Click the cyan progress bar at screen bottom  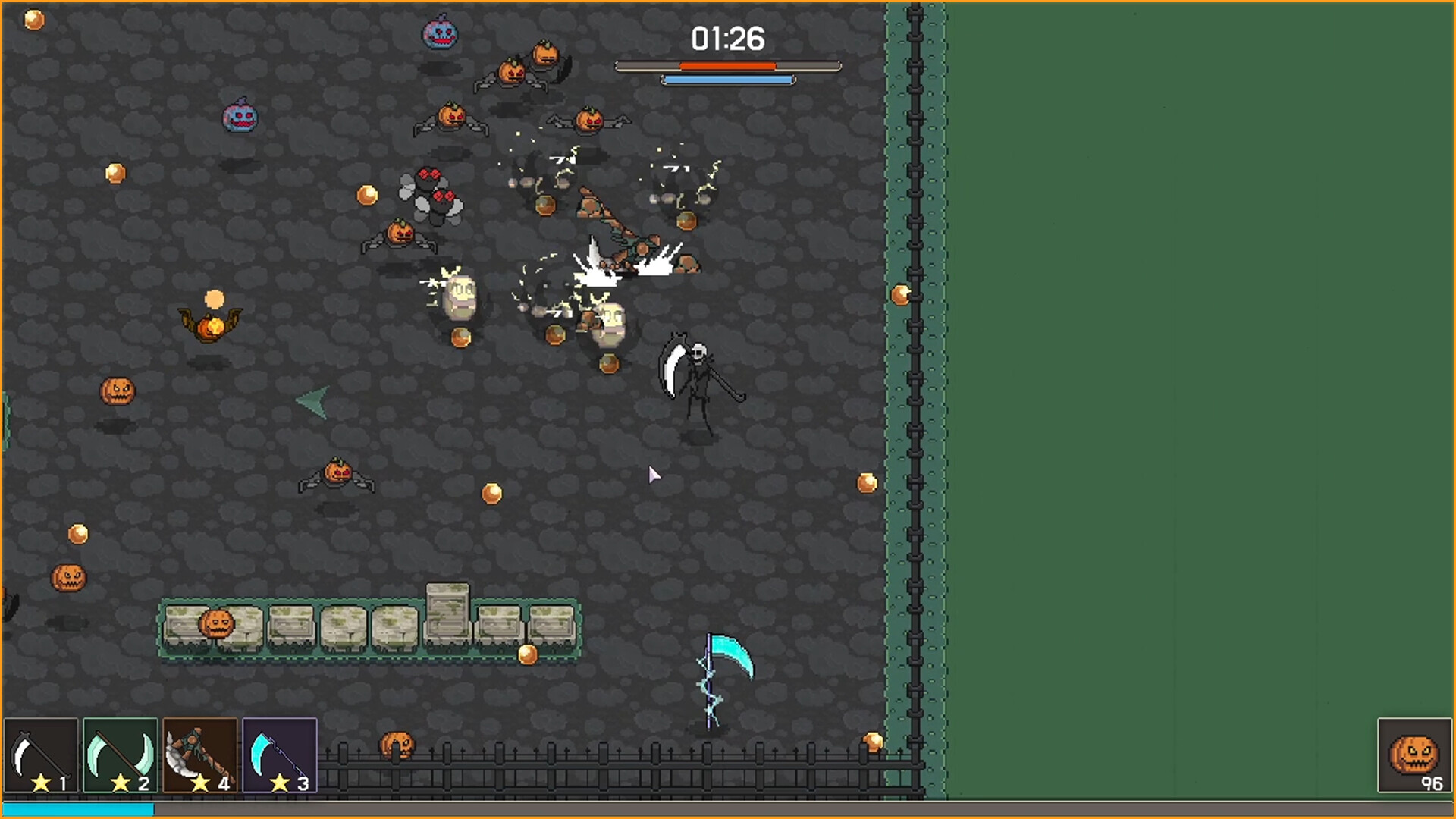(x=76, y=809)
